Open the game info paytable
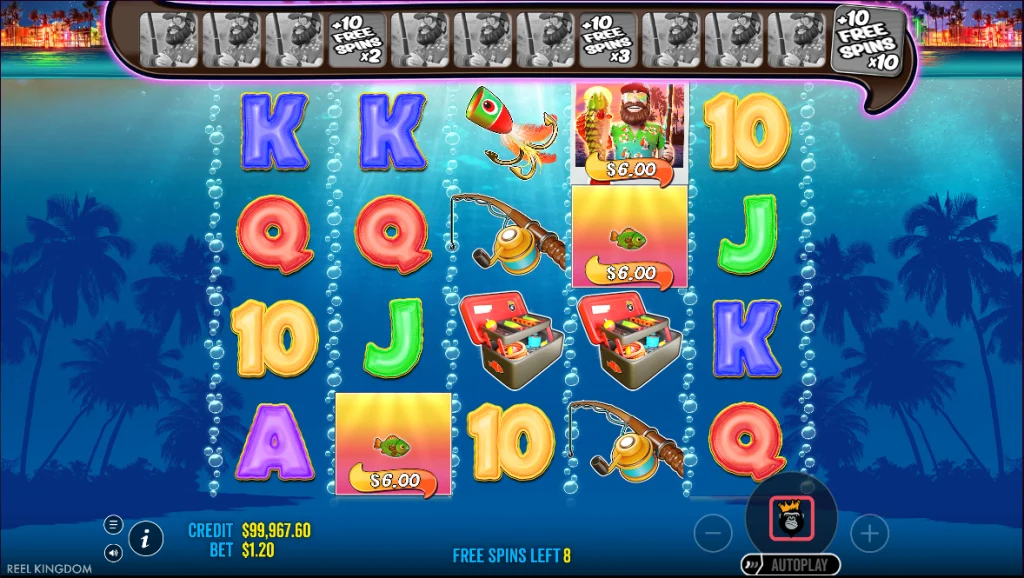Screen dimensions: 1024x578 coord(146,539)
